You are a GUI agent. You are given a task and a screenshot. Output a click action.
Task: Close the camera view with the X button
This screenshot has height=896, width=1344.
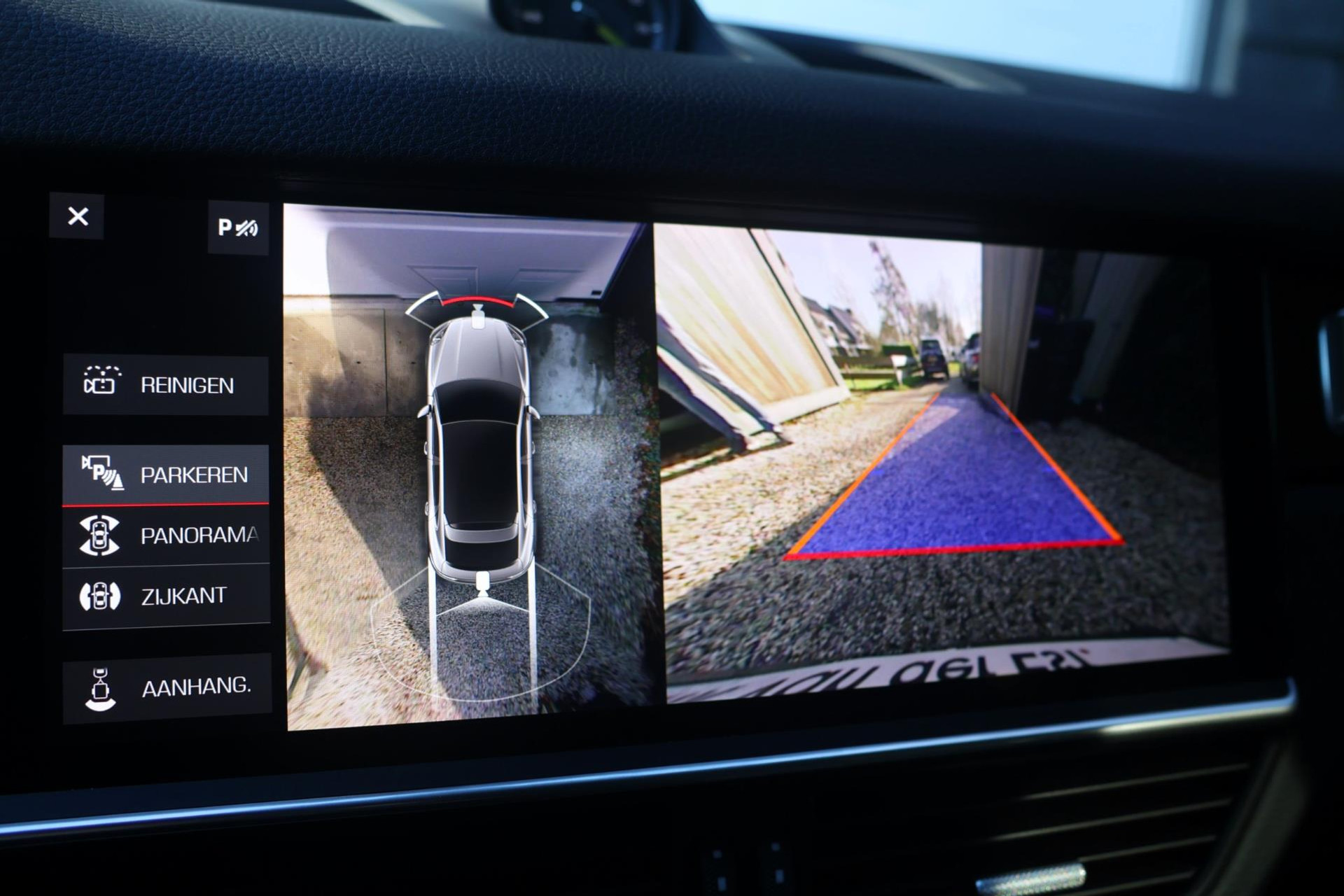(78, 216)
